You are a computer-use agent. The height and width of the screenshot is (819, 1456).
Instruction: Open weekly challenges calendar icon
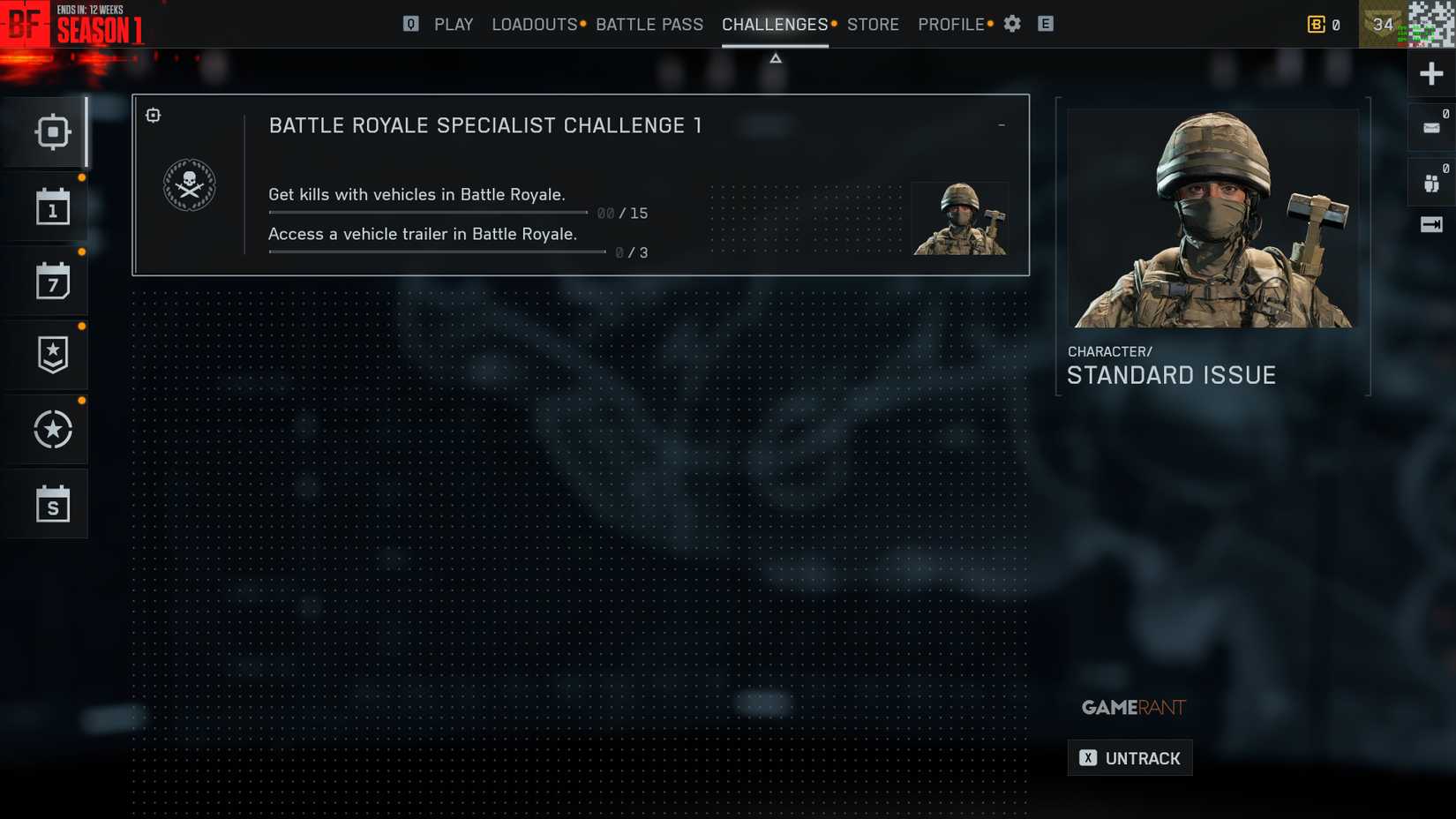click(x=53, y=280)
